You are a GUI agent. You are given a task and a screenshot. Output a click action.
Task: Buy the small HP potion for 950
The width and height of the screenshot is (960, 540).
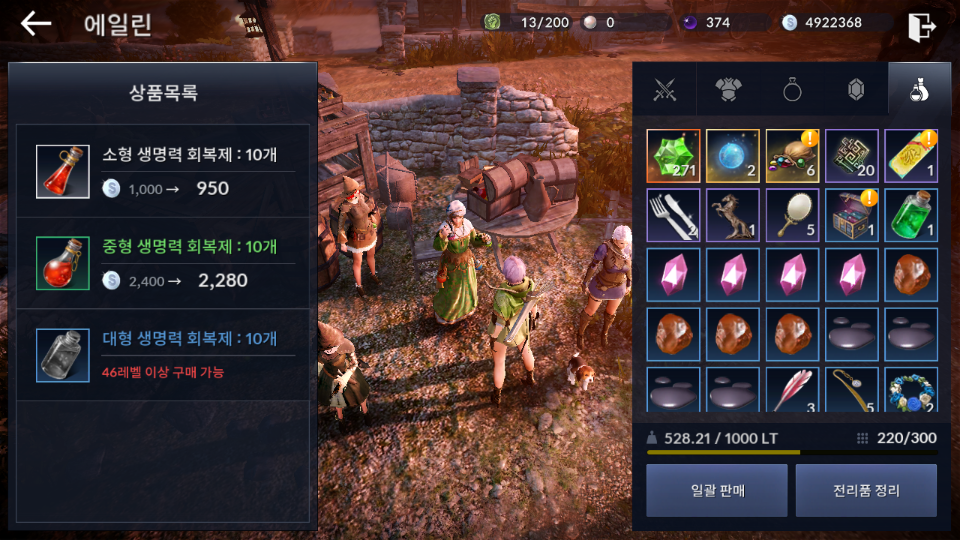167,171
